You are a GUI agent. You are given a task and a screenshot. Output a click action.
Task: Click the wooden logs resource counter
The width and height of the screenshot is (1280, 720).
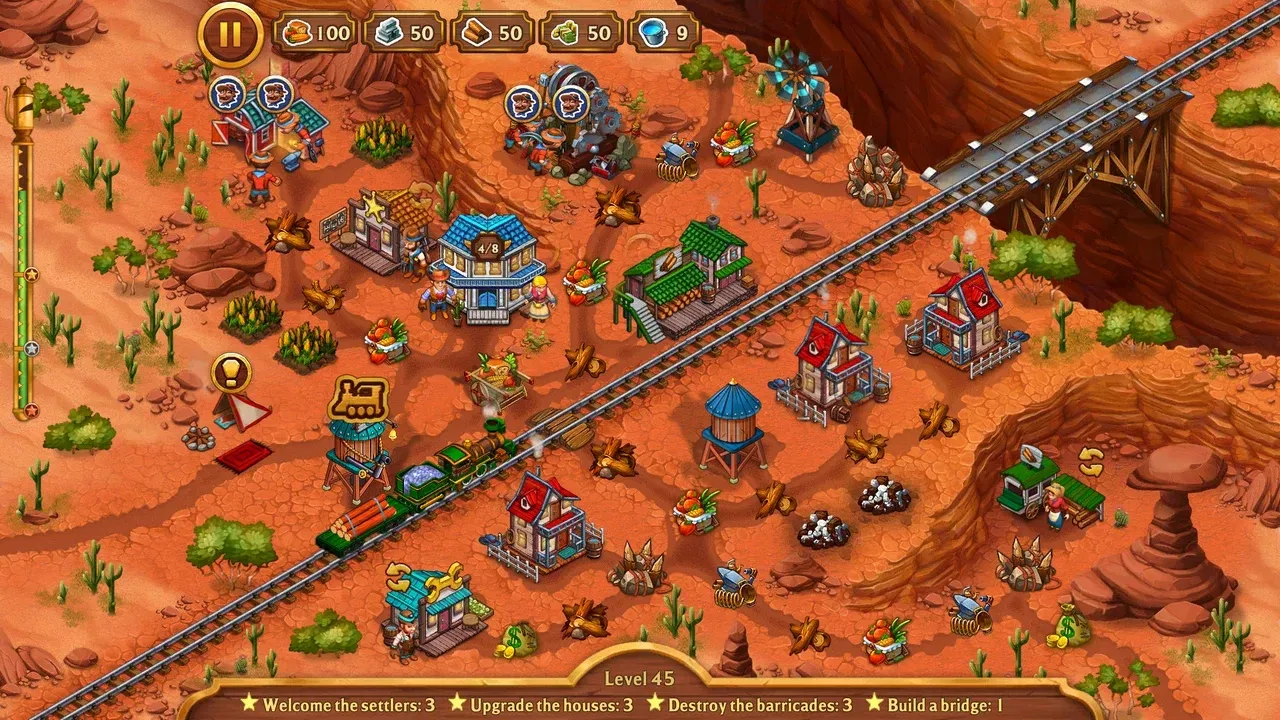(x=493, y=31)
